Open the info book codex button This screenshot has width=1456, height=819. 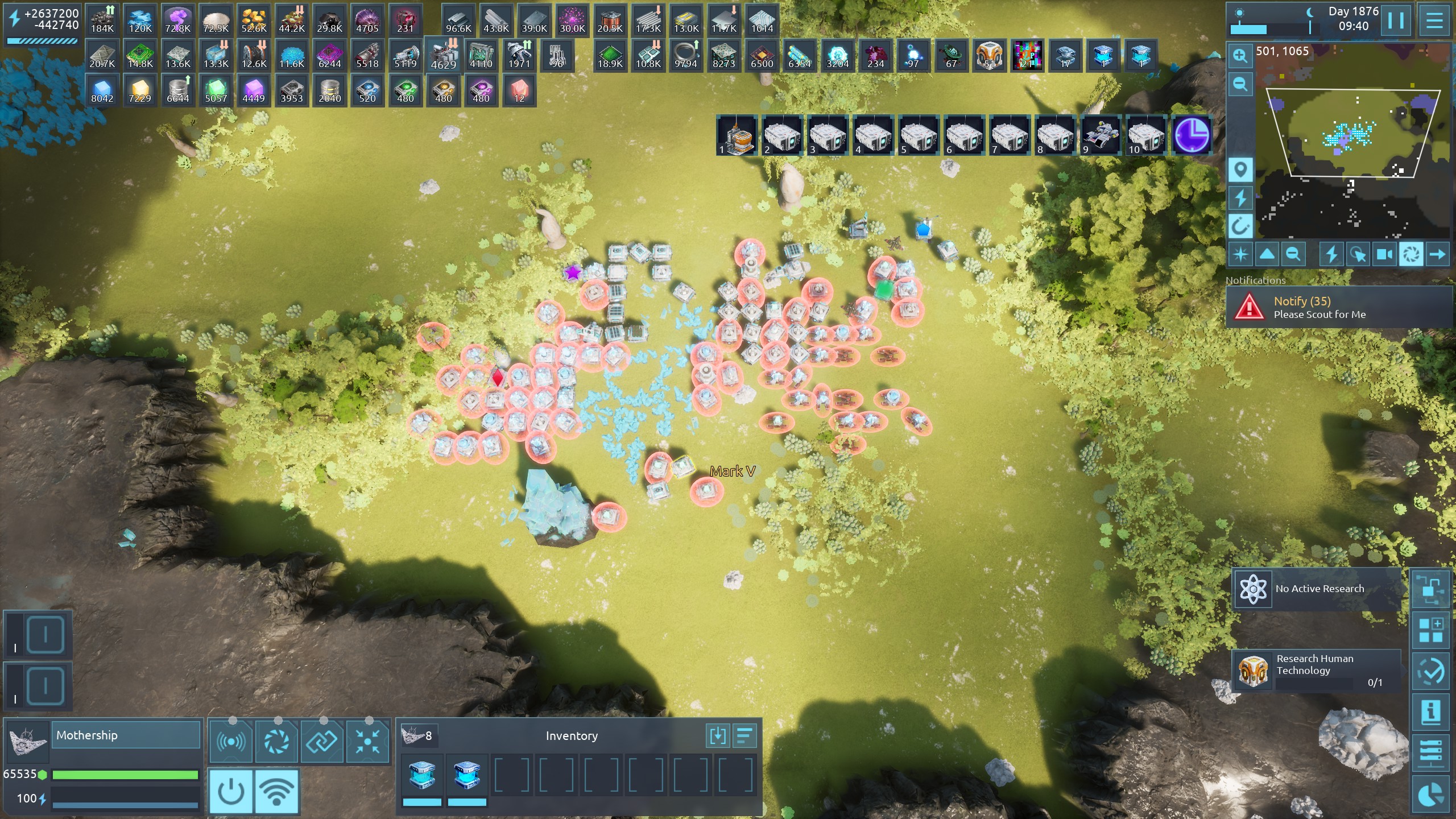(1431, 712)
